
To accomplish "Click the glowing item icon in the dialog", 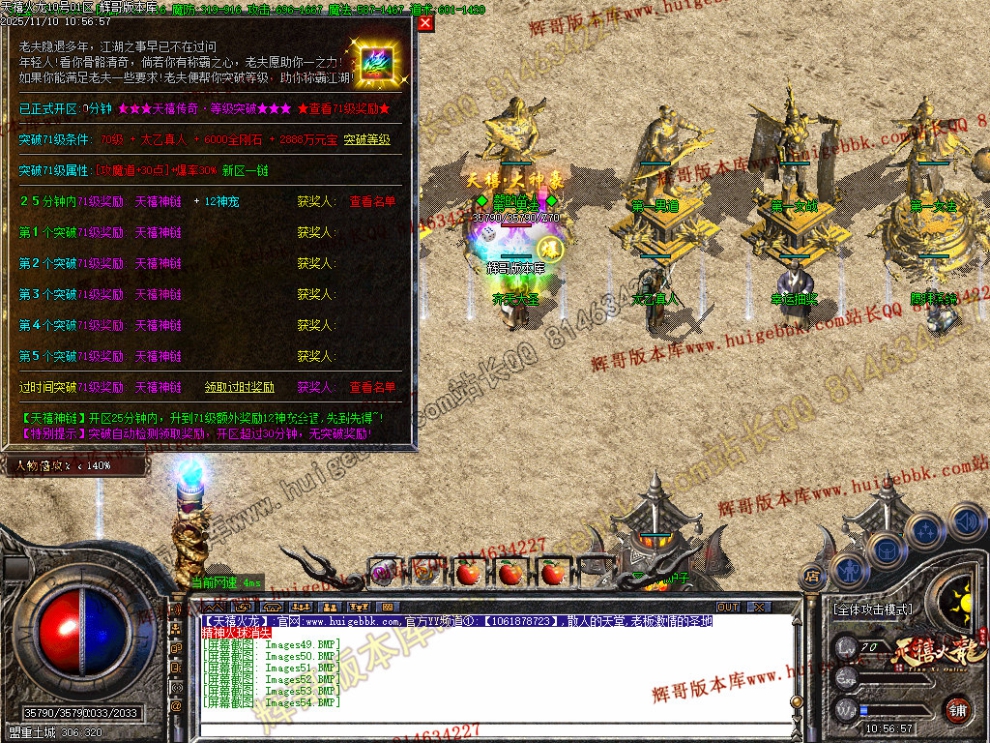I will tap(379, 64).
